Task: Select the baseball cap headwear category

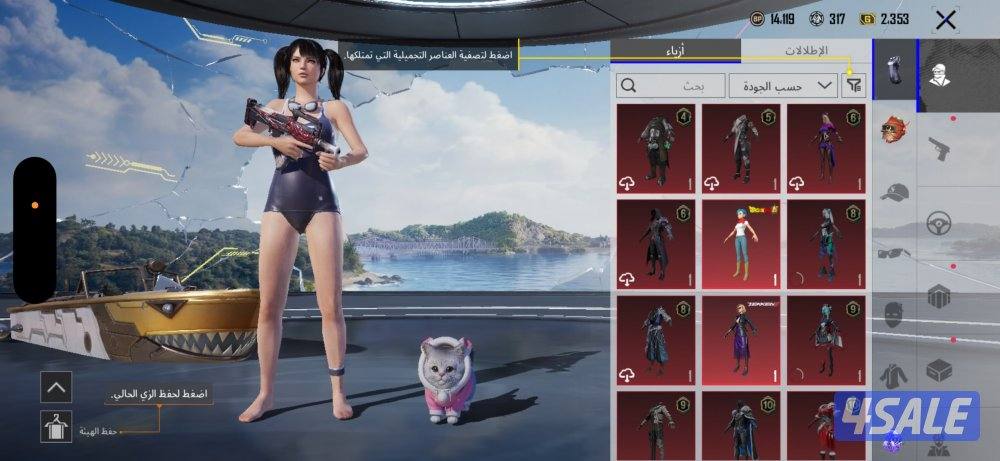Action: click(x=894, y=192)
